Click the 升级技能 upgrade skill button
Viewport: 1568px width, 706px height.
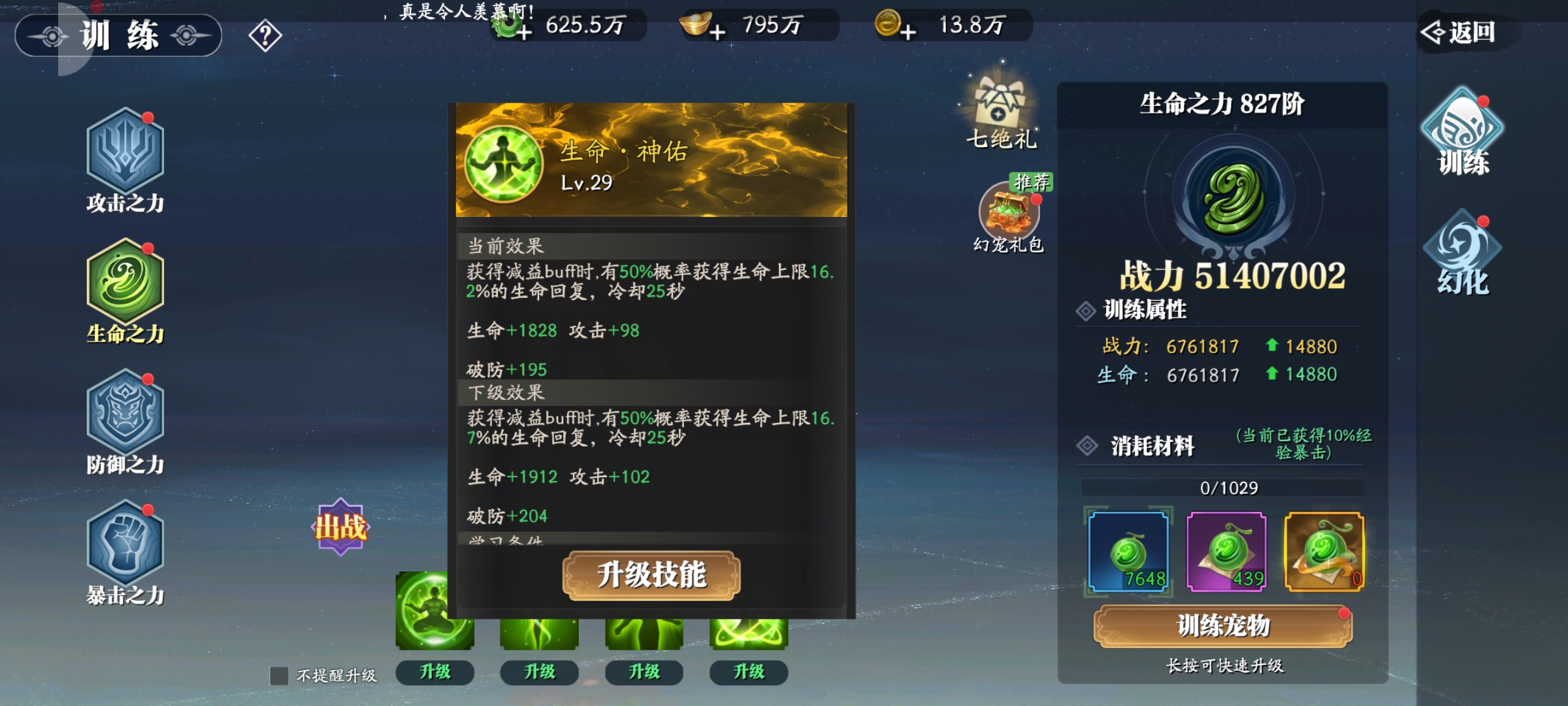[651, 575]
